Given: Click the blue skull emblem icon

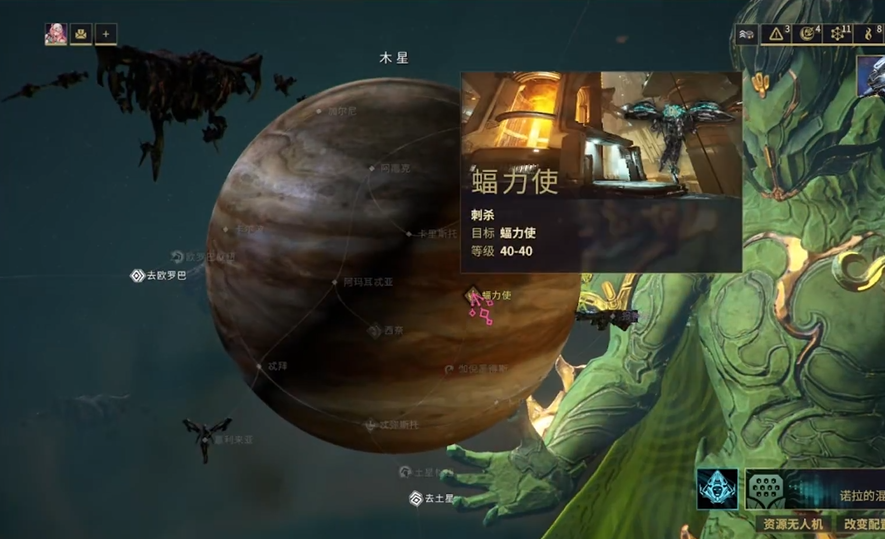Looking at the screenshot, I should [x=717, y=489].
